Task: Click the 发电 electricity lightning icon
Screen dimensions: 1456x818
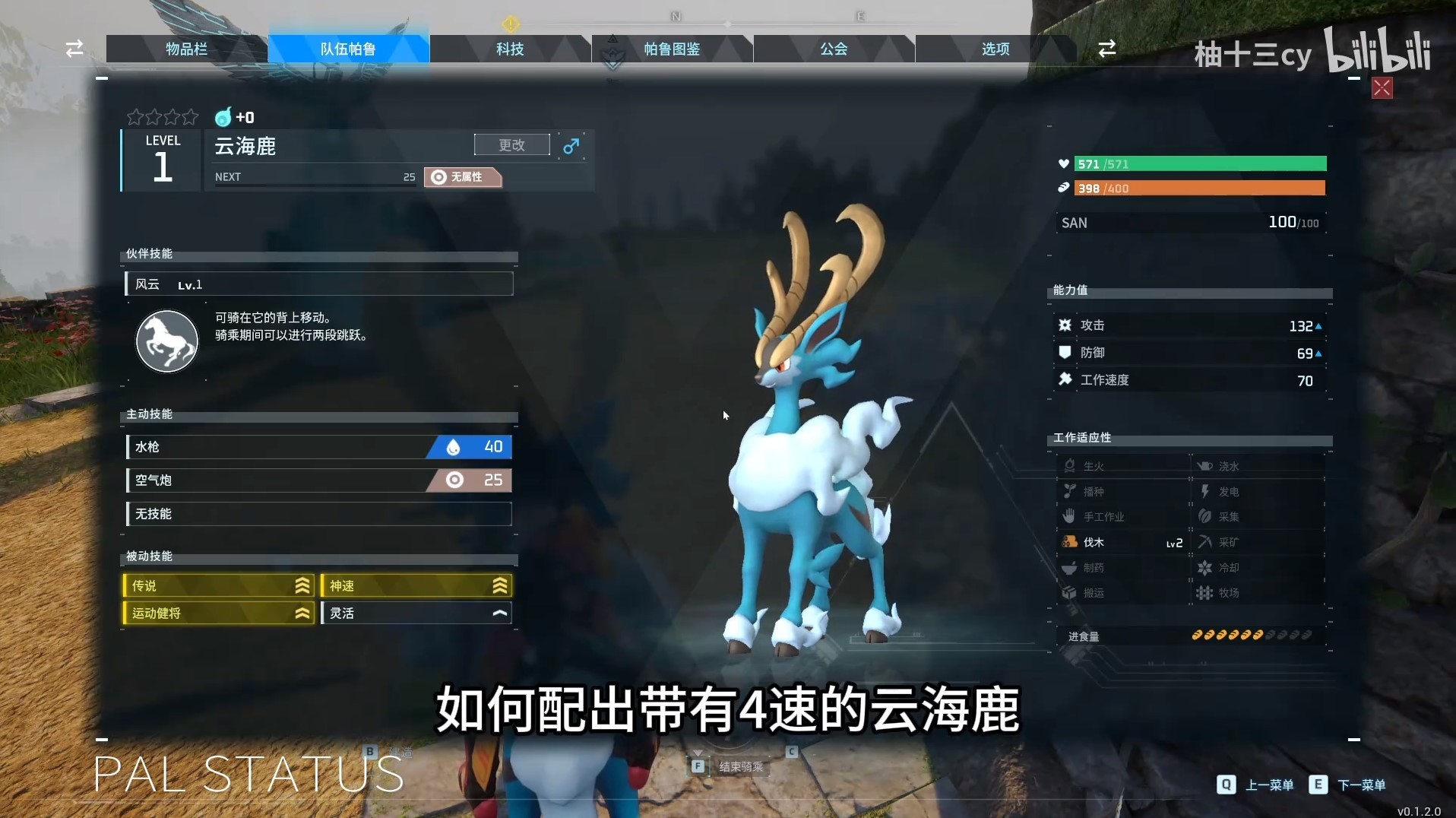Action: 1204,491
